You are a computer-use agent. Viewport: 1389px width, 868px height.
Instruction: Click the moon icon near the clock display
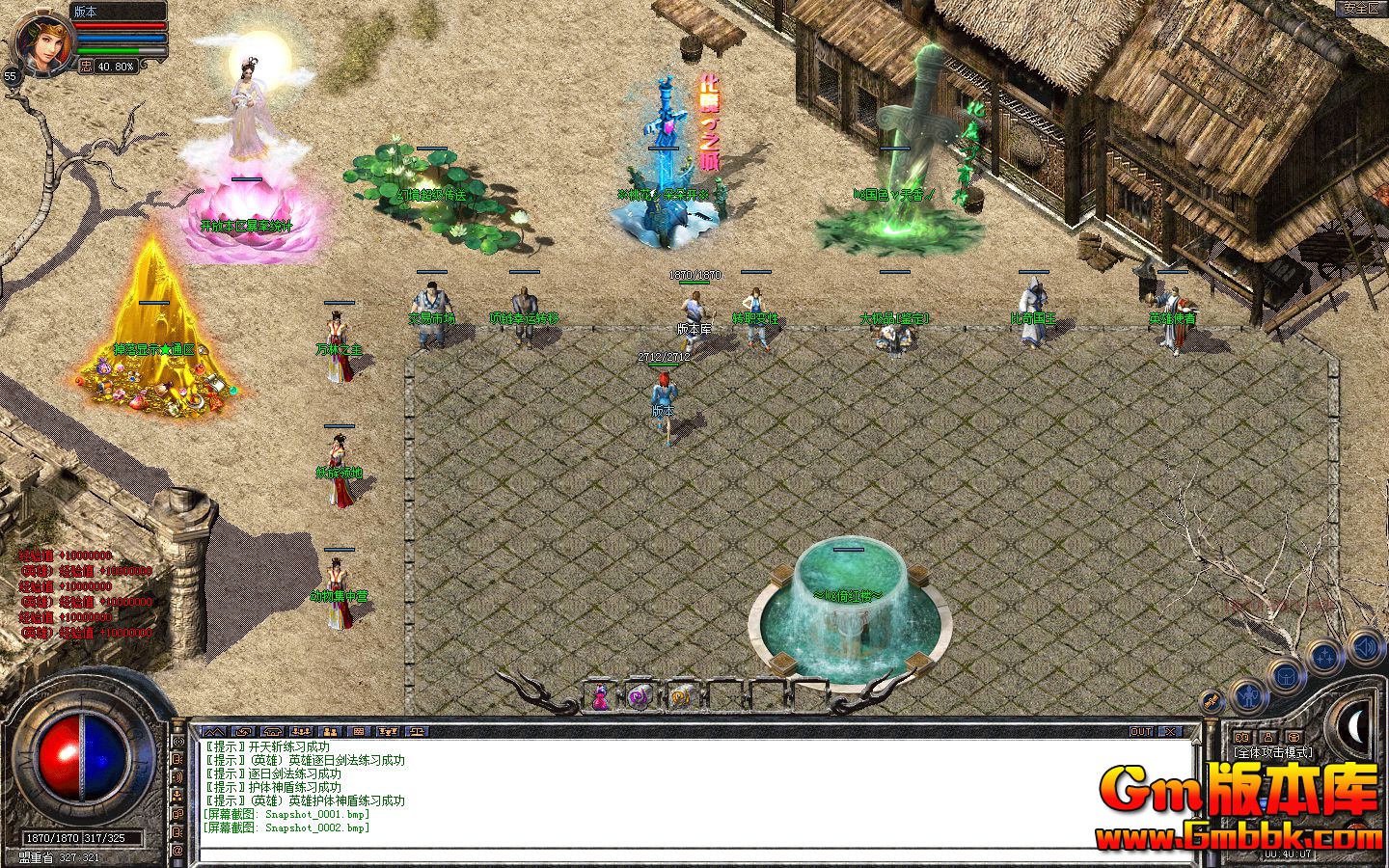click(x=1355, y=726)
